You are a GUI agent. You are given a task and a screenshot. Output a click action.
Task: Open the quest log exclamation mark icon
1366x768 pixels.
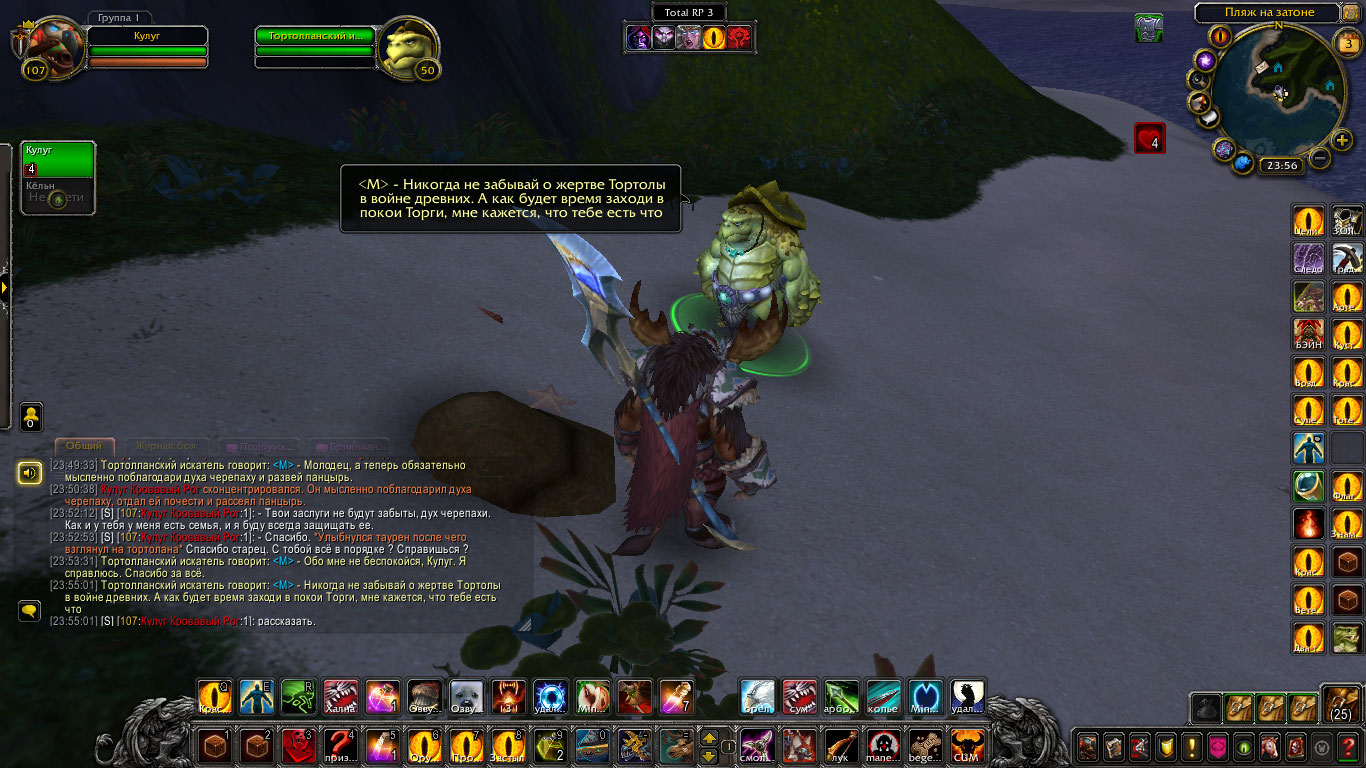coord(1192,746)
